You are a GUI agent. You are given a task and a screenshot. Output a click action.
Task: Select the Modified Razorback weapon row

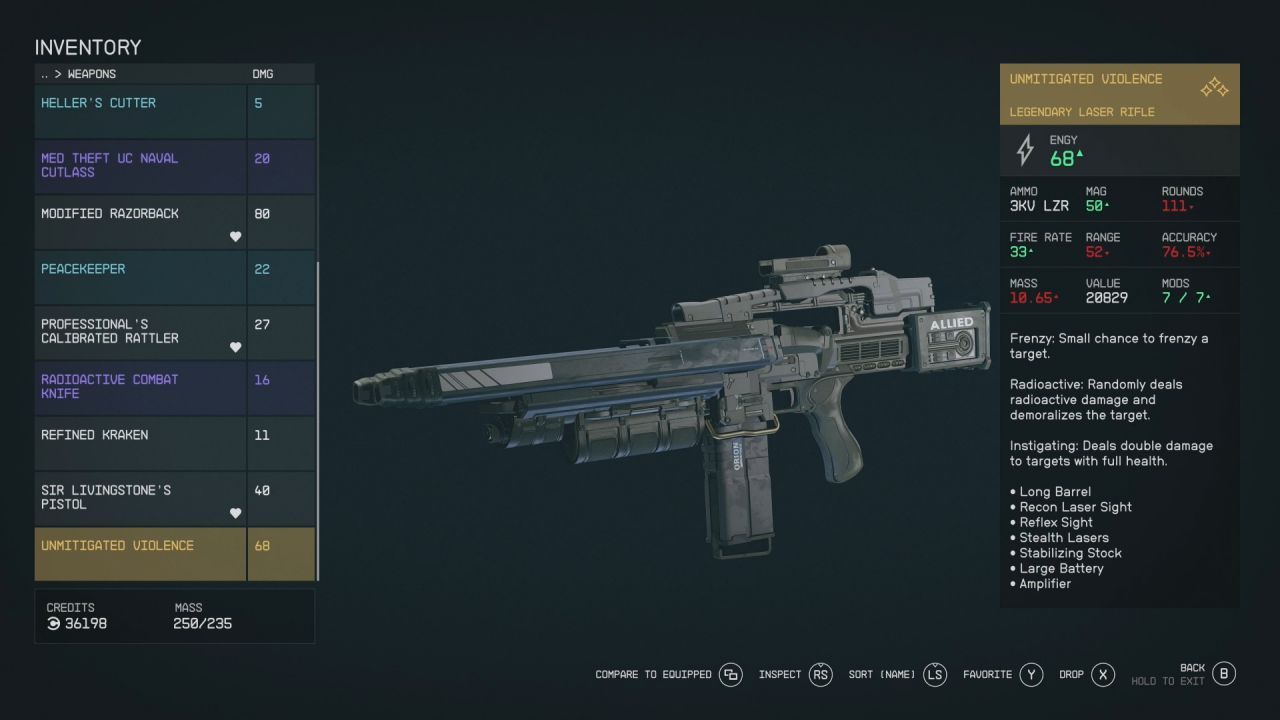140,222
